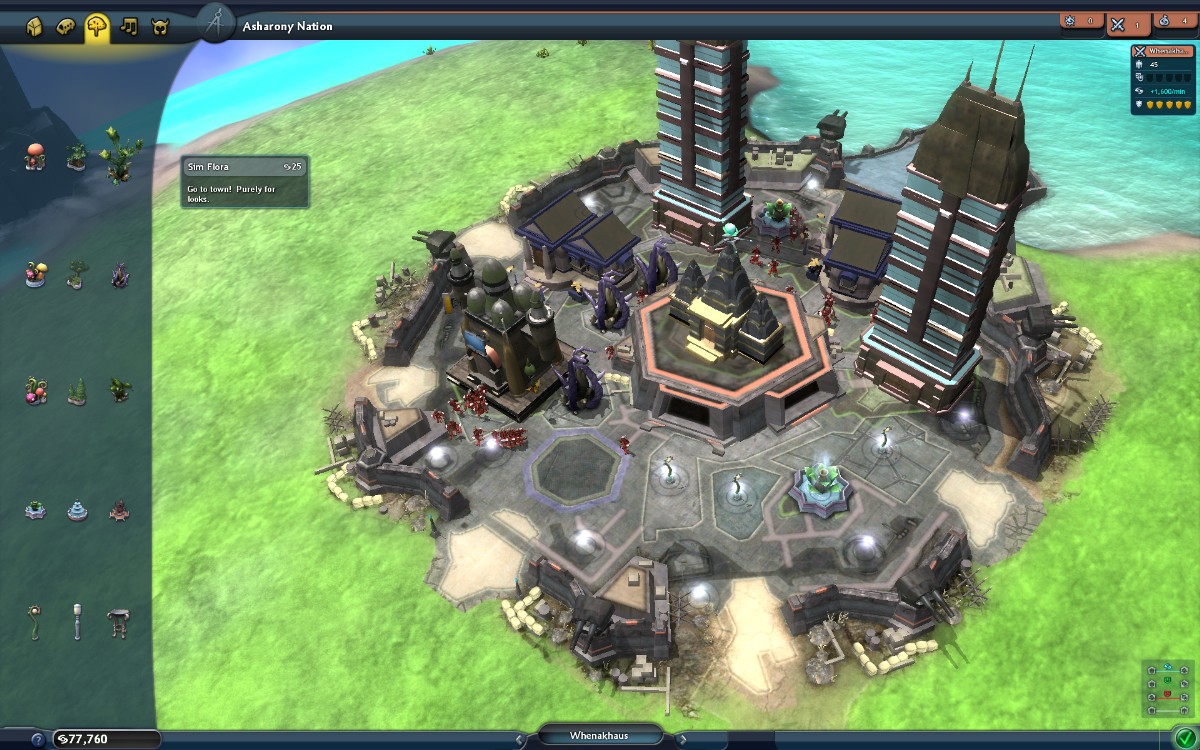Viewport: 1200px width, 750px height.
Task: Pick the red mushroom decoration
Action: 36,156
